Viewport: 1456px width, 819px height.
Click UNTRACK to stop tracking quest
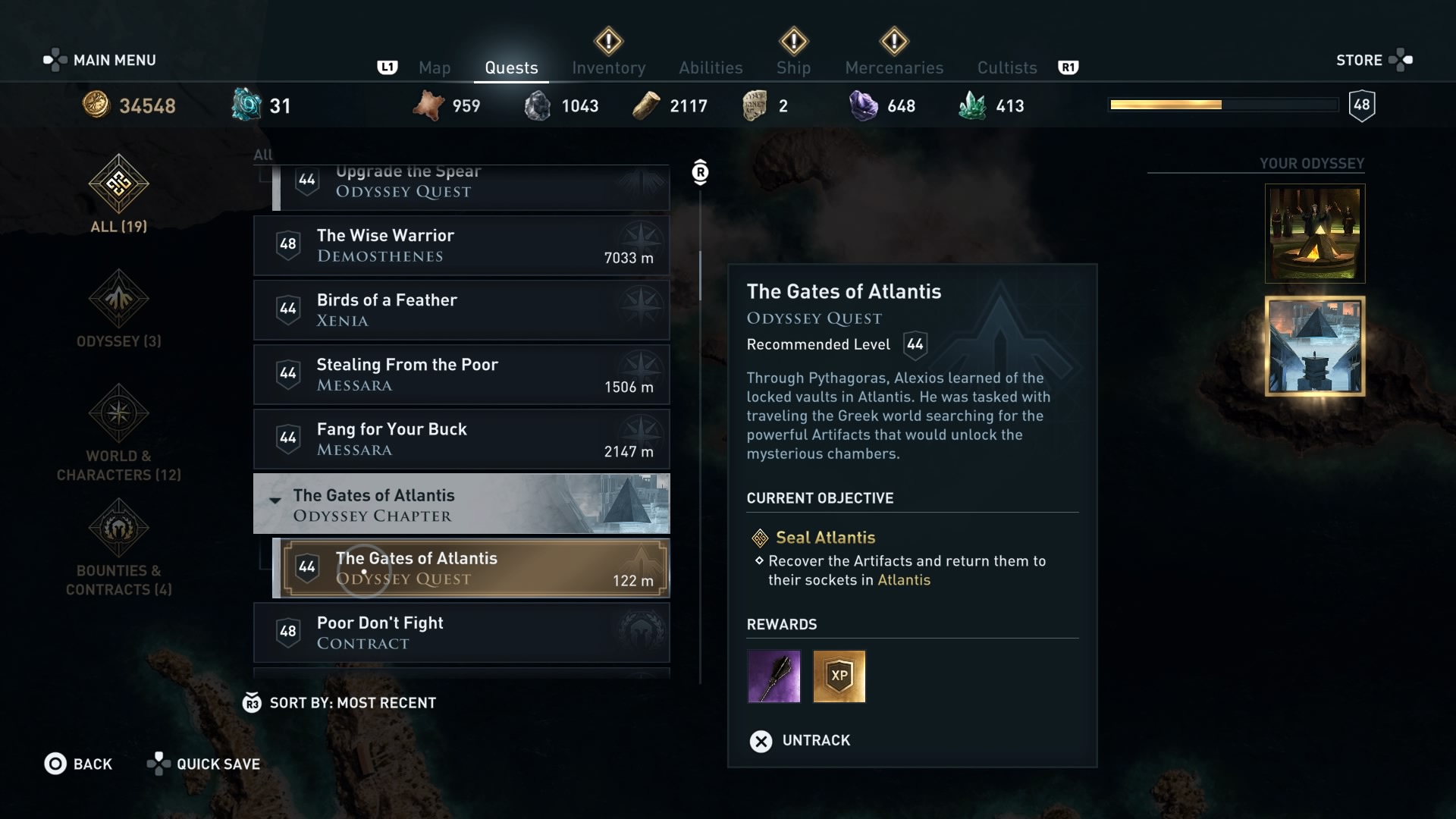[799, 741]
